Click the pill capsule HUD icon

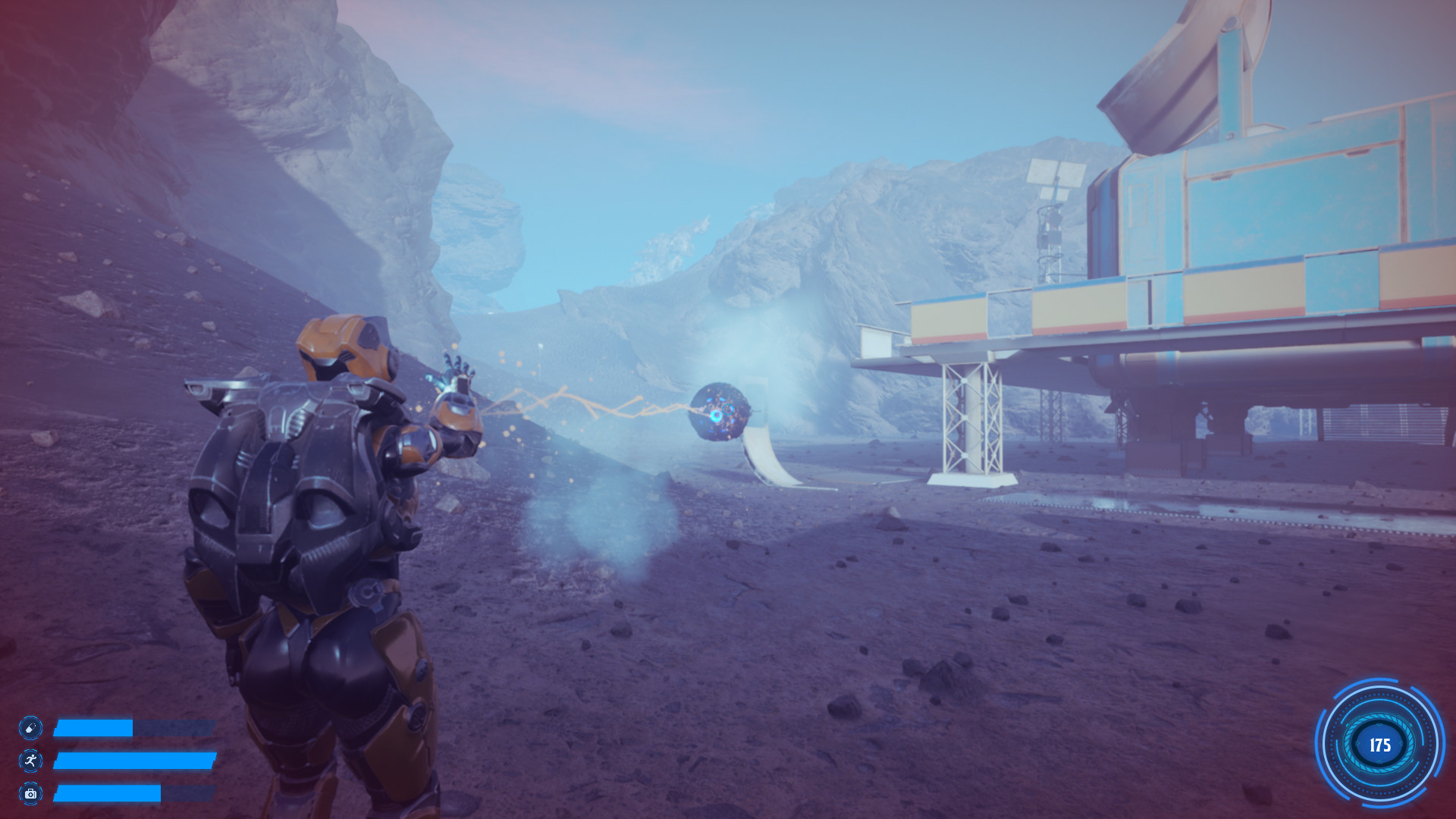pyautogui.click(x=30, y=728)
